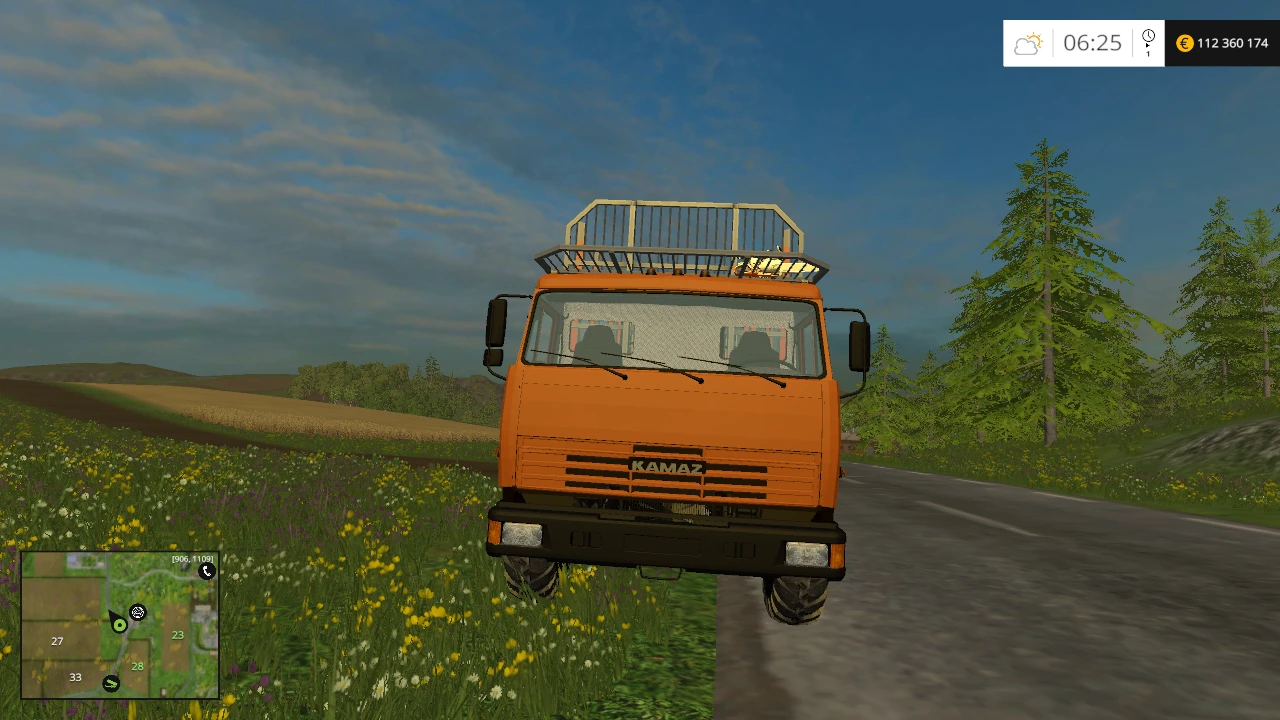Toggle the weather and time panel

coord(1084,43)
